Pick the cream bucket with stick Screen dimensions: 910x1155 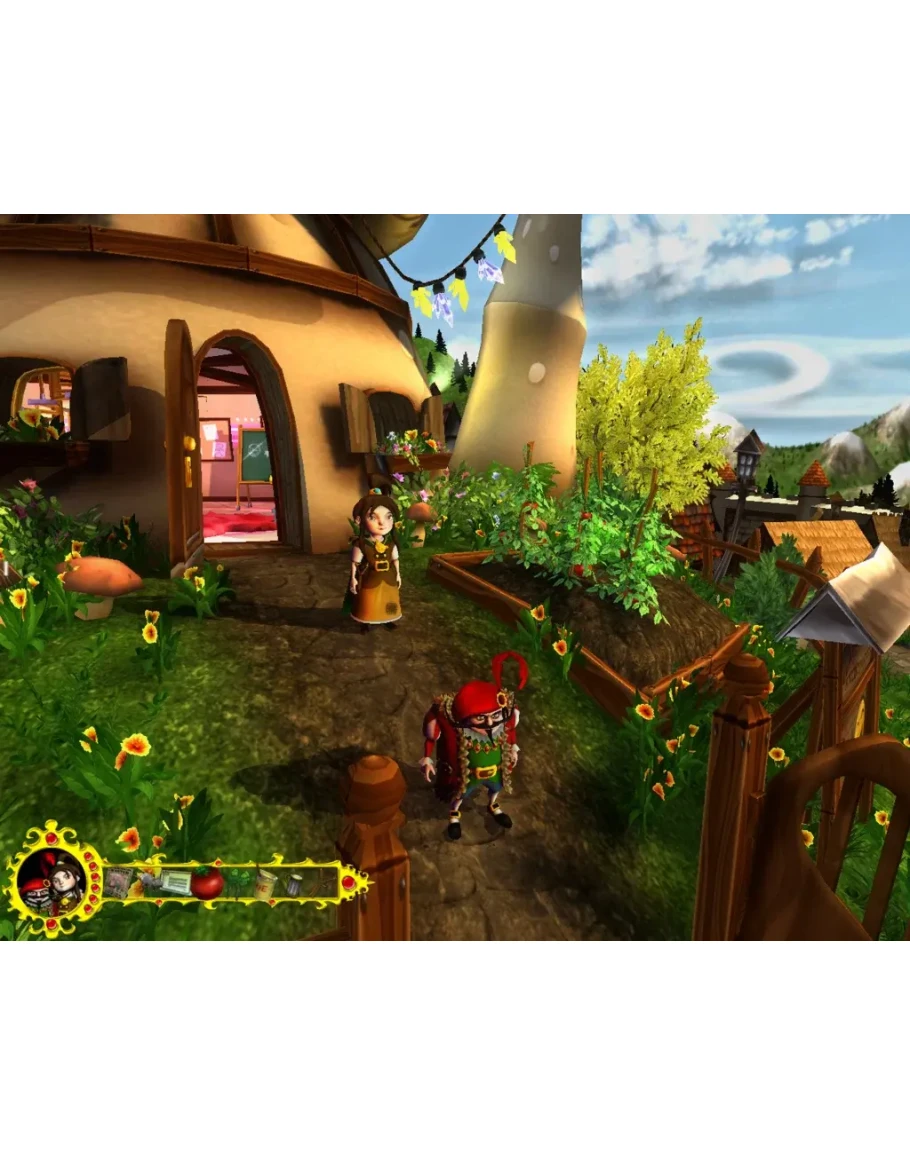265,883
